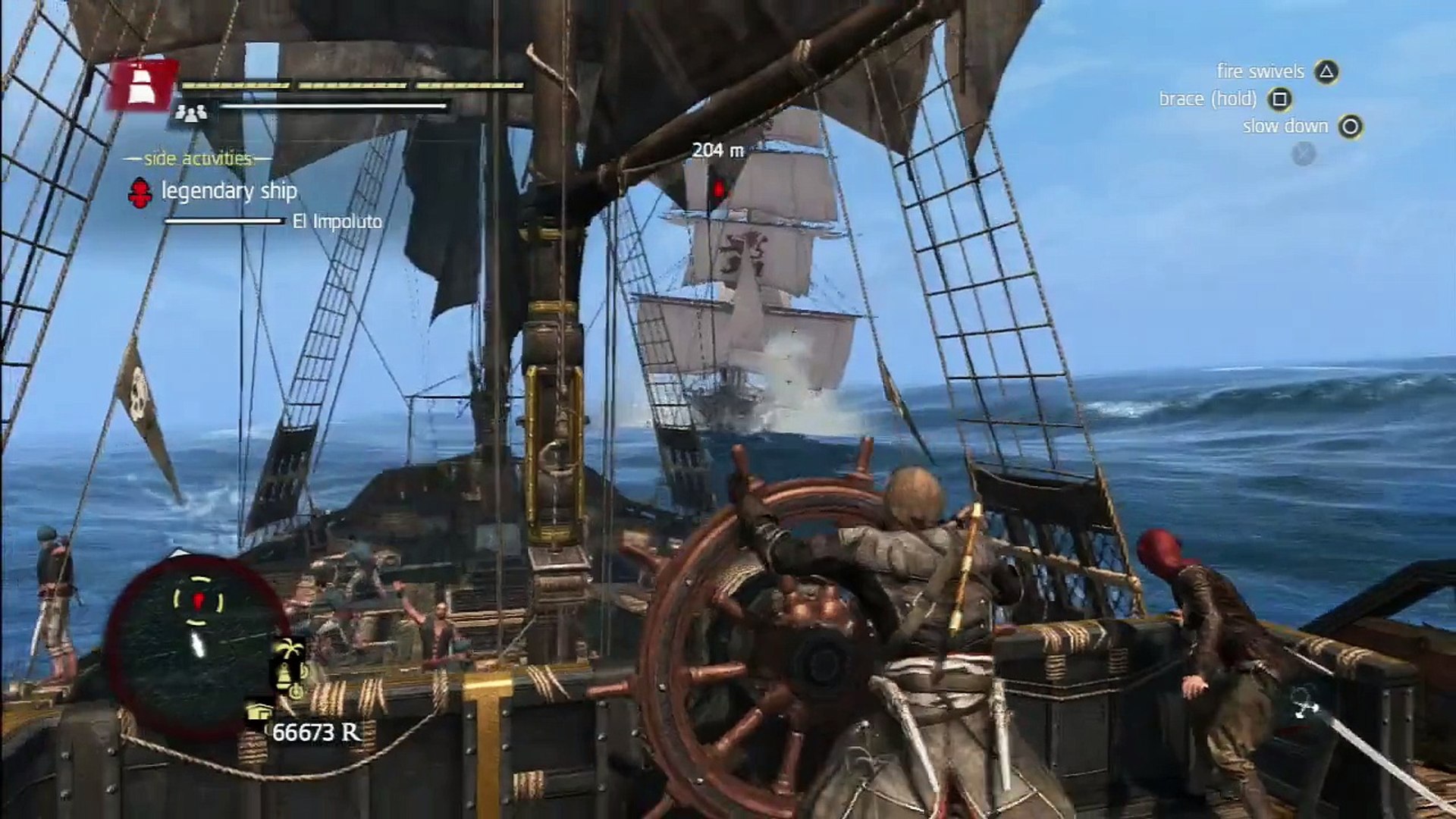This screenshot has width=1456, height=819.
Task: Click the palm tree icon beside minimap
Action: 289,652
